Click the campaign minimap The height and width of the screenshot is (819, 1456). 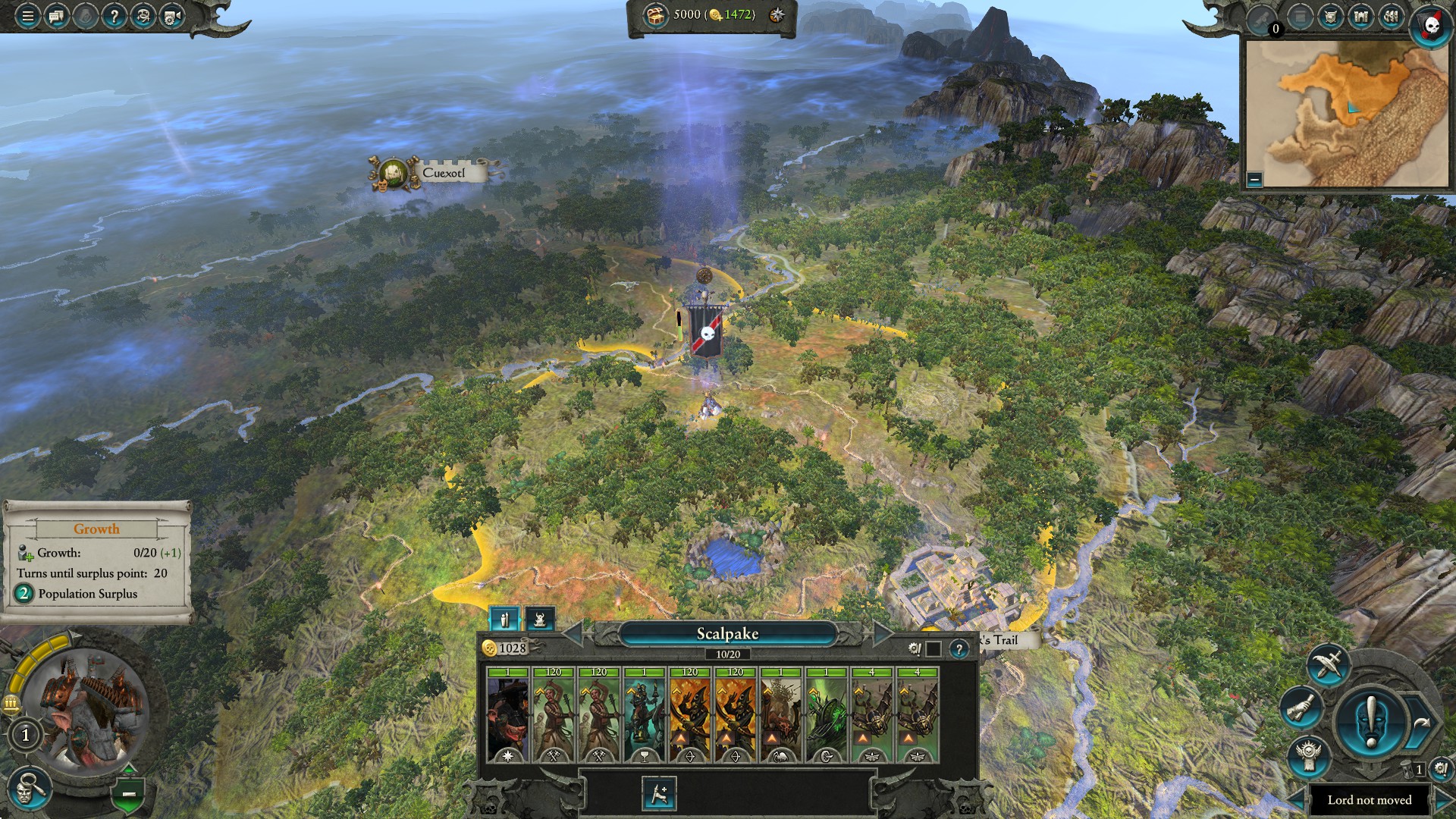1347,114
